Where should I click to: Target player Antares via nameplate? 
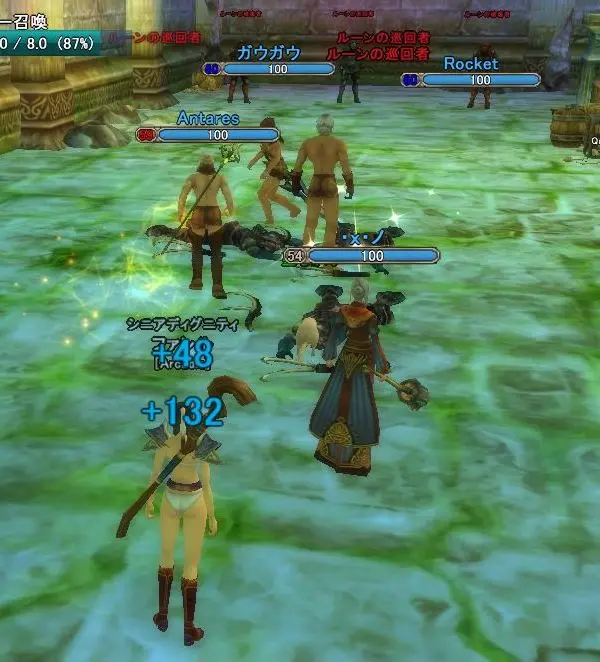(208, 118)
